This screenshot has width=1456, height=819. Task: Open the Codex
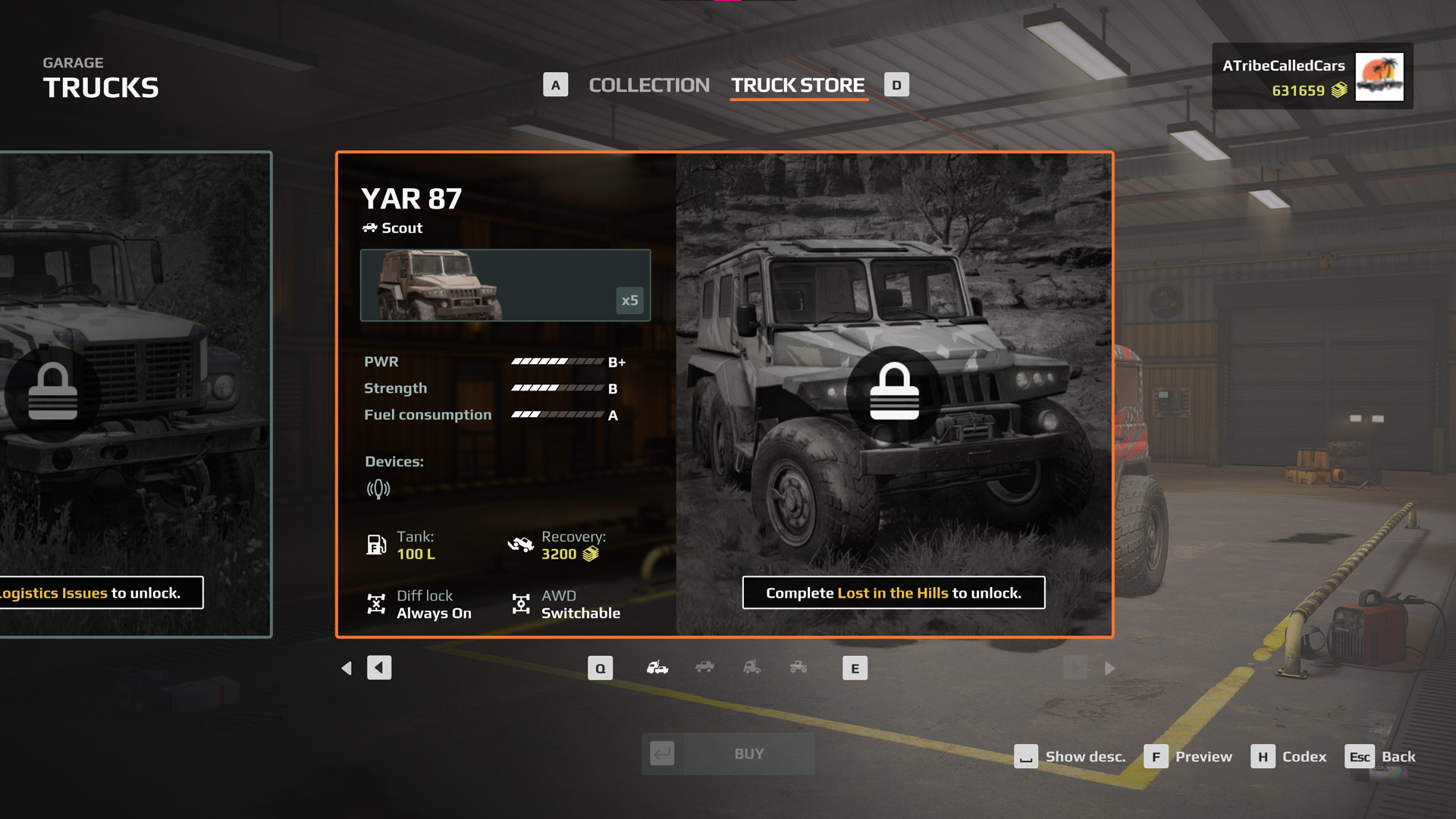[x=1289, y=757]
